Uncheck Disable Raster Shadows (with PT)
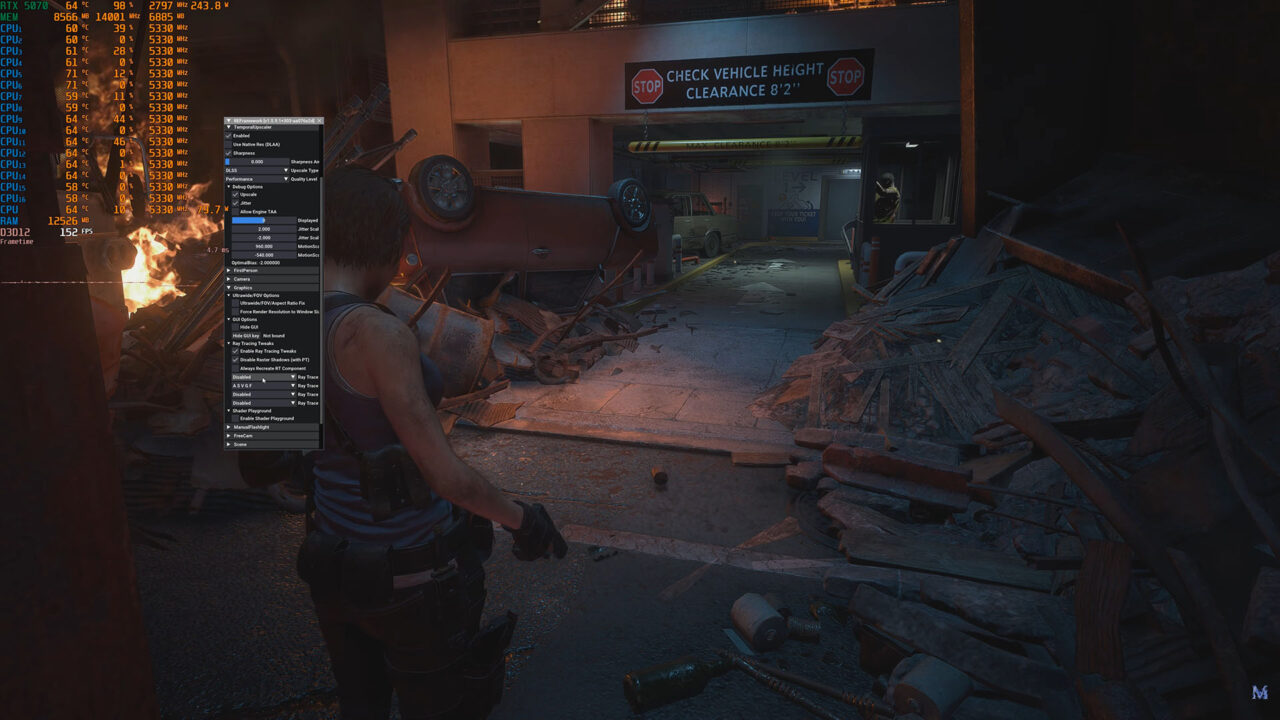 [x=236, y=360]
